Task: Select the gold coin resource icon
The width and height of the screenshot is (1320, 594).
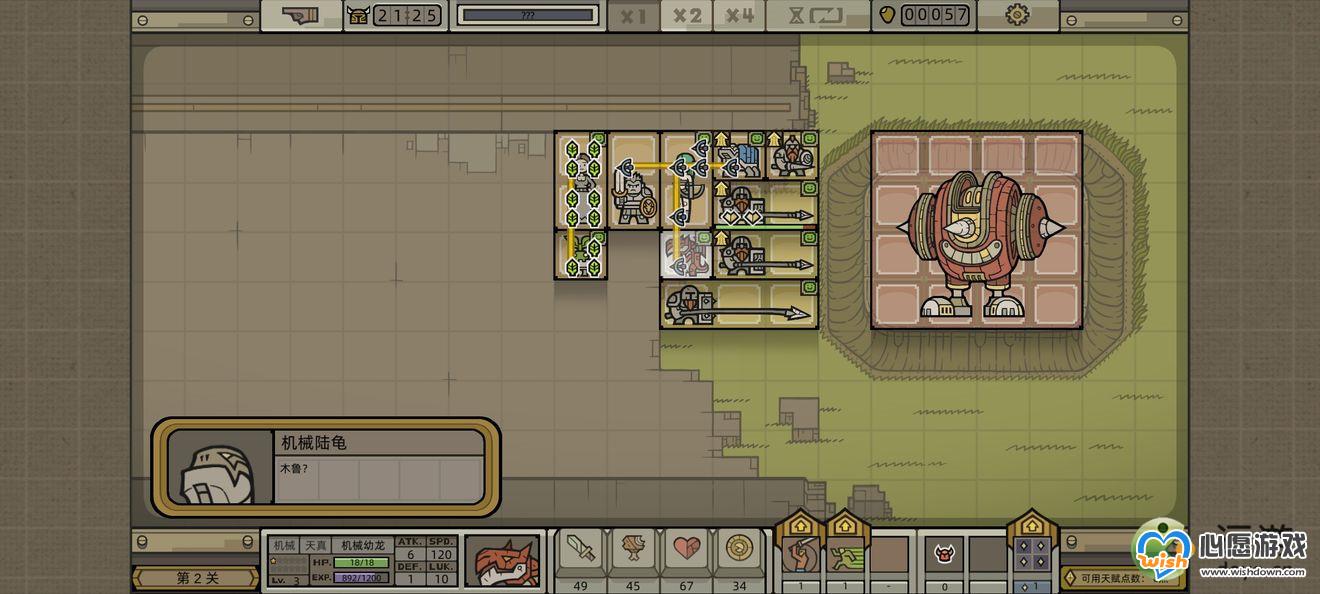Action: [x=739, y=550]
